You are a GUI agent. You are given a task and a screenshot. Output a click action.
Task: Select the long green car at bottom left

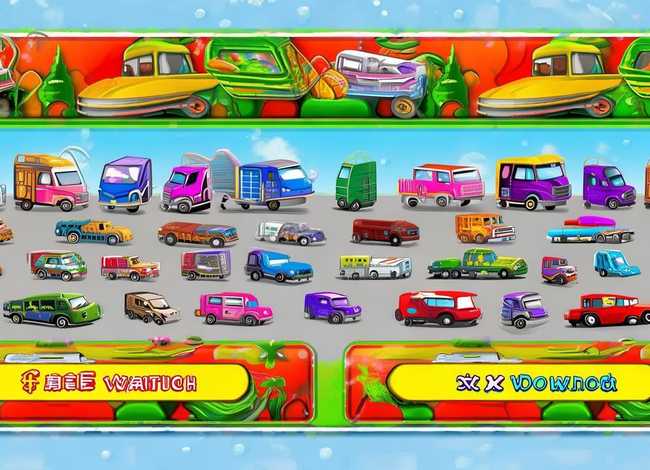51,309
